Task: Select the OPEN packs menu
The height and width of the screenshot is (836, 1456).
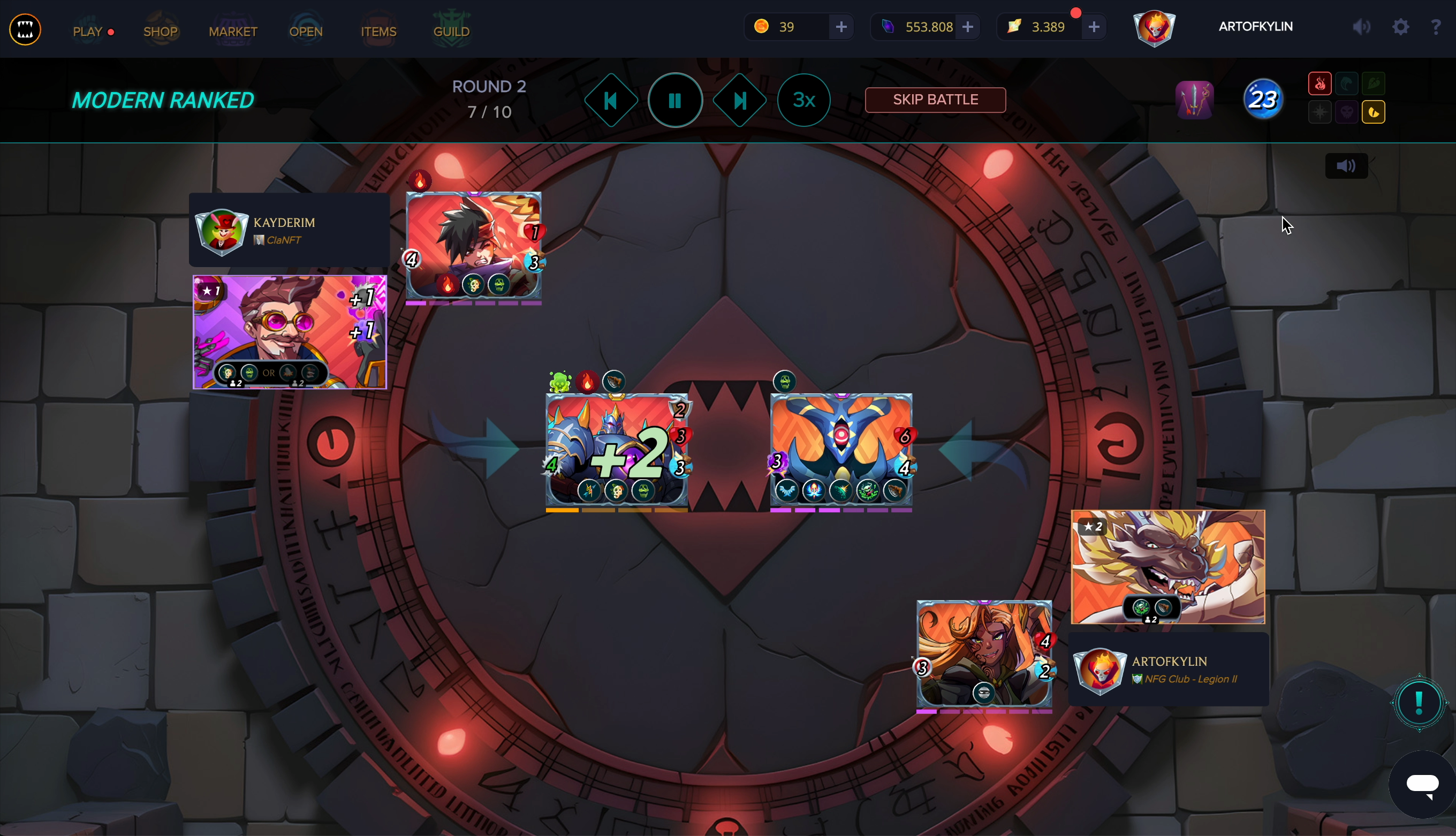Action: 306,31
